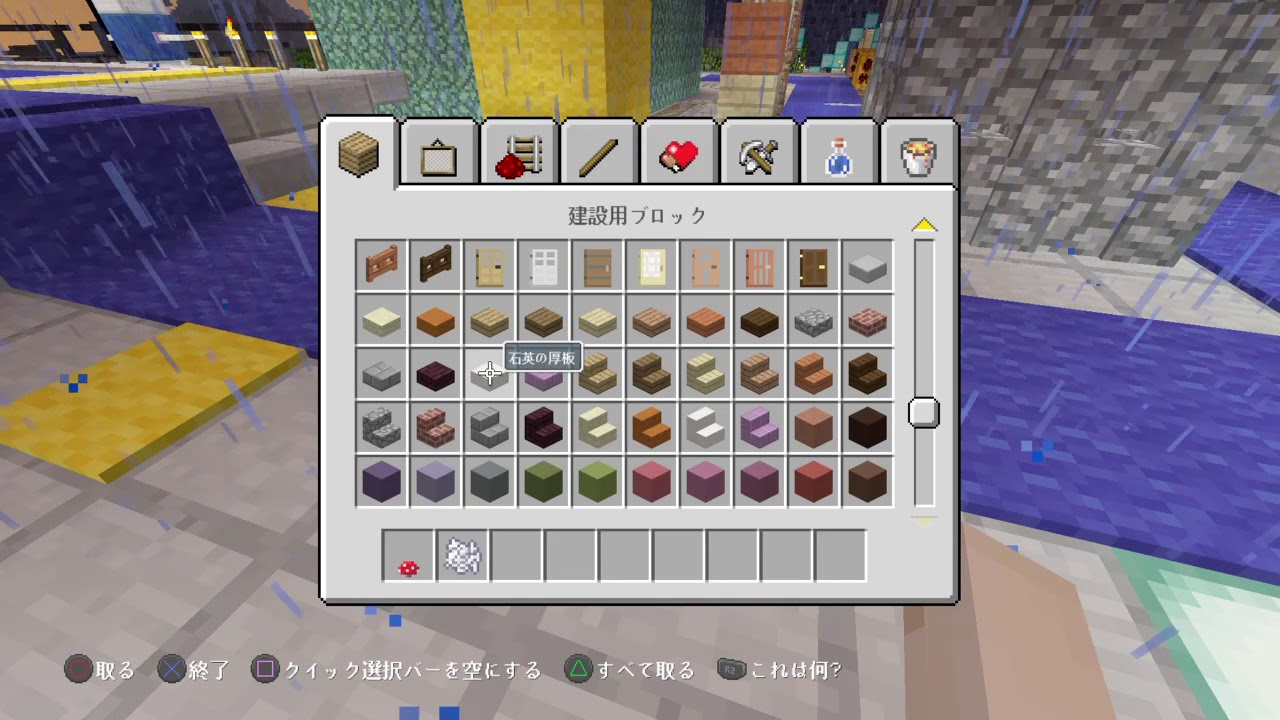Switch to the brewing tab with the potion icon
The width and height of the screenshot is (1280, 720).
pyautogui.click(x=838, y=152)
